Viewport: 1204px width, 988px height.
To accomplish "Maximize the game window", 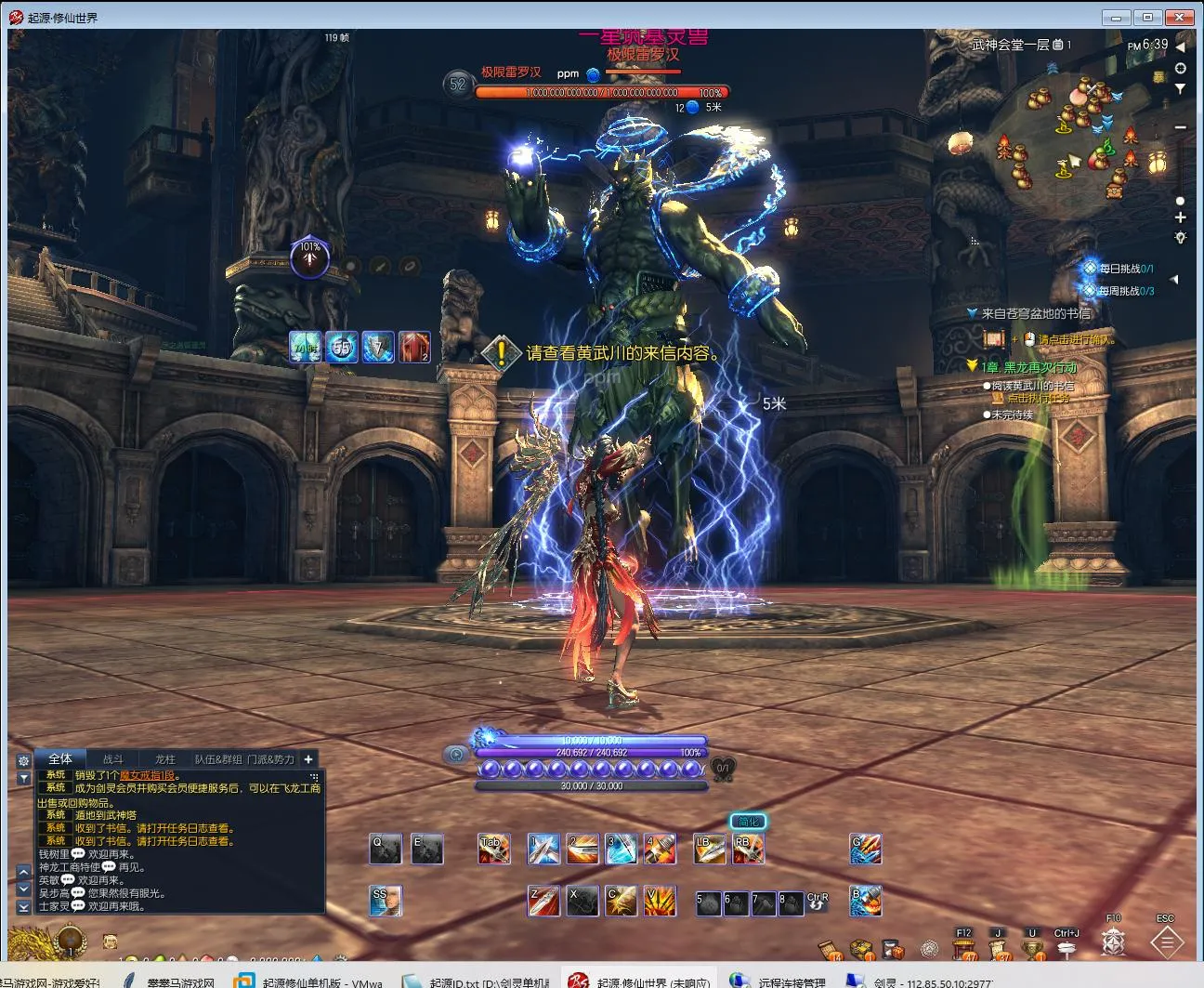I will 1147,17.
